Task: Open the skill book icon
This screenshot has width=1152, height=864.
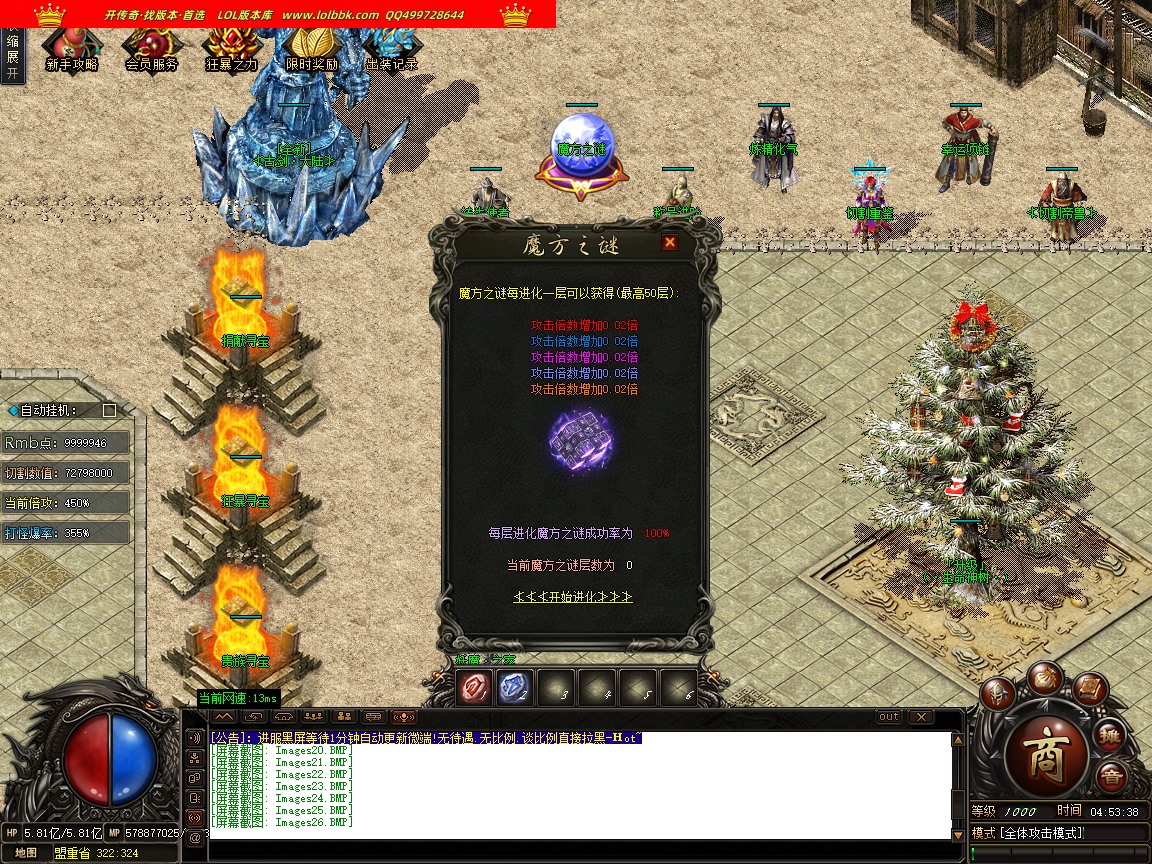Action: [x=1092, y=688]
